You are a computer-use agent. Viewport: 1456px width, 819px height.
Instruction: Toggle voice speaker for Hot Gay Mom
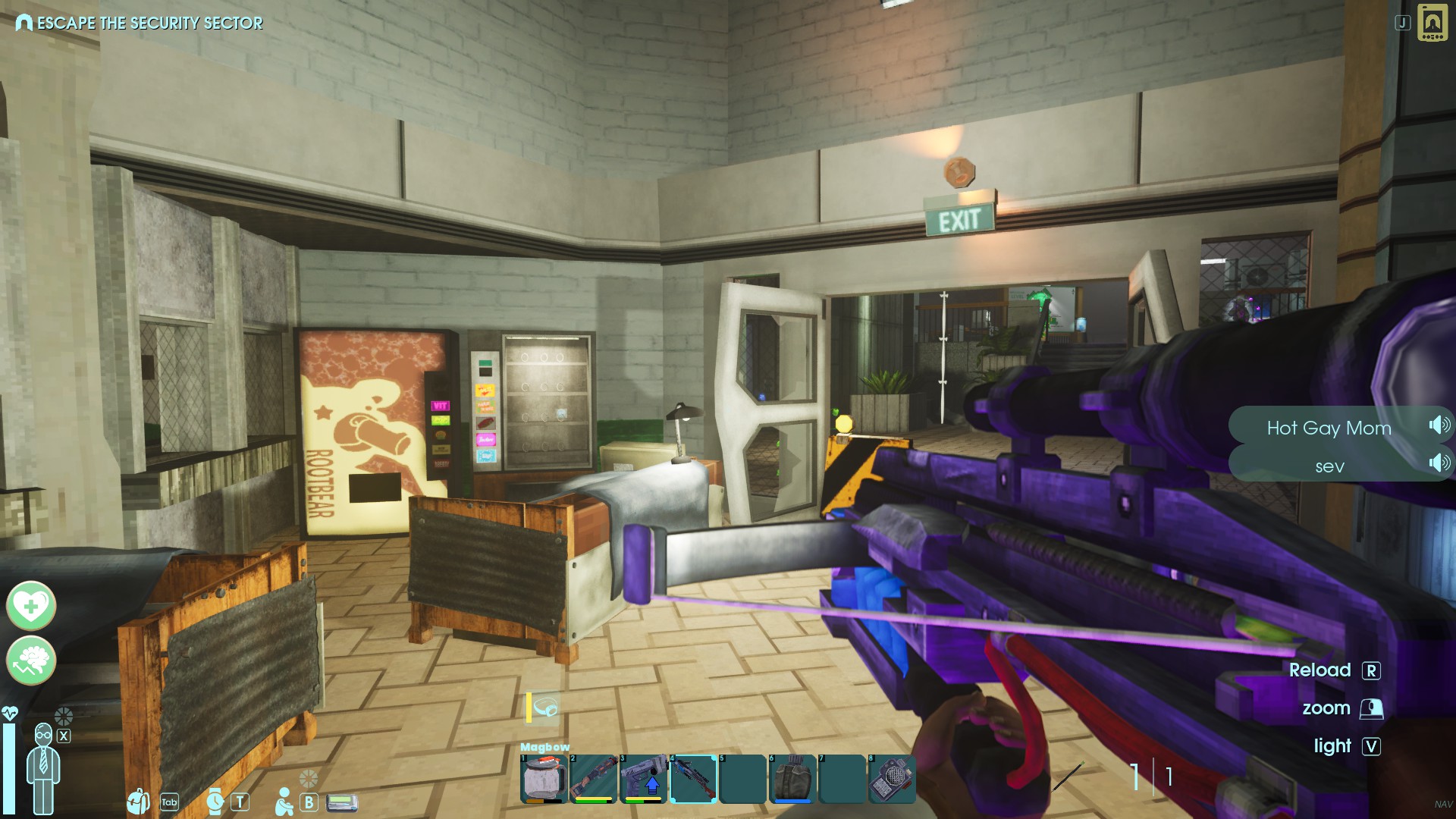(1439, 425)
